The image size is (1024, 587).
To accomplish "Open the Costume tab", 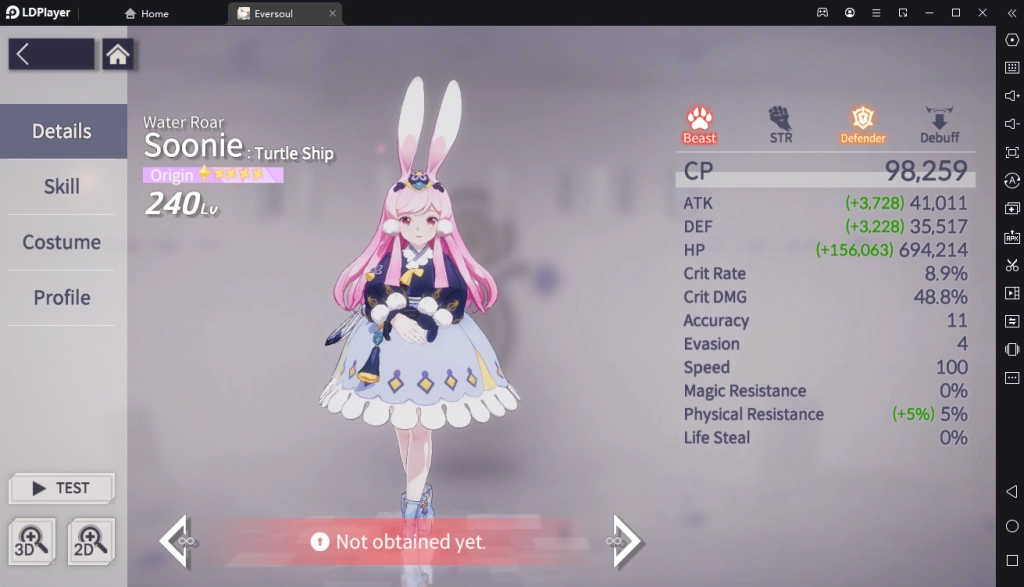I will pyautogui.click(x=62, y=242).
